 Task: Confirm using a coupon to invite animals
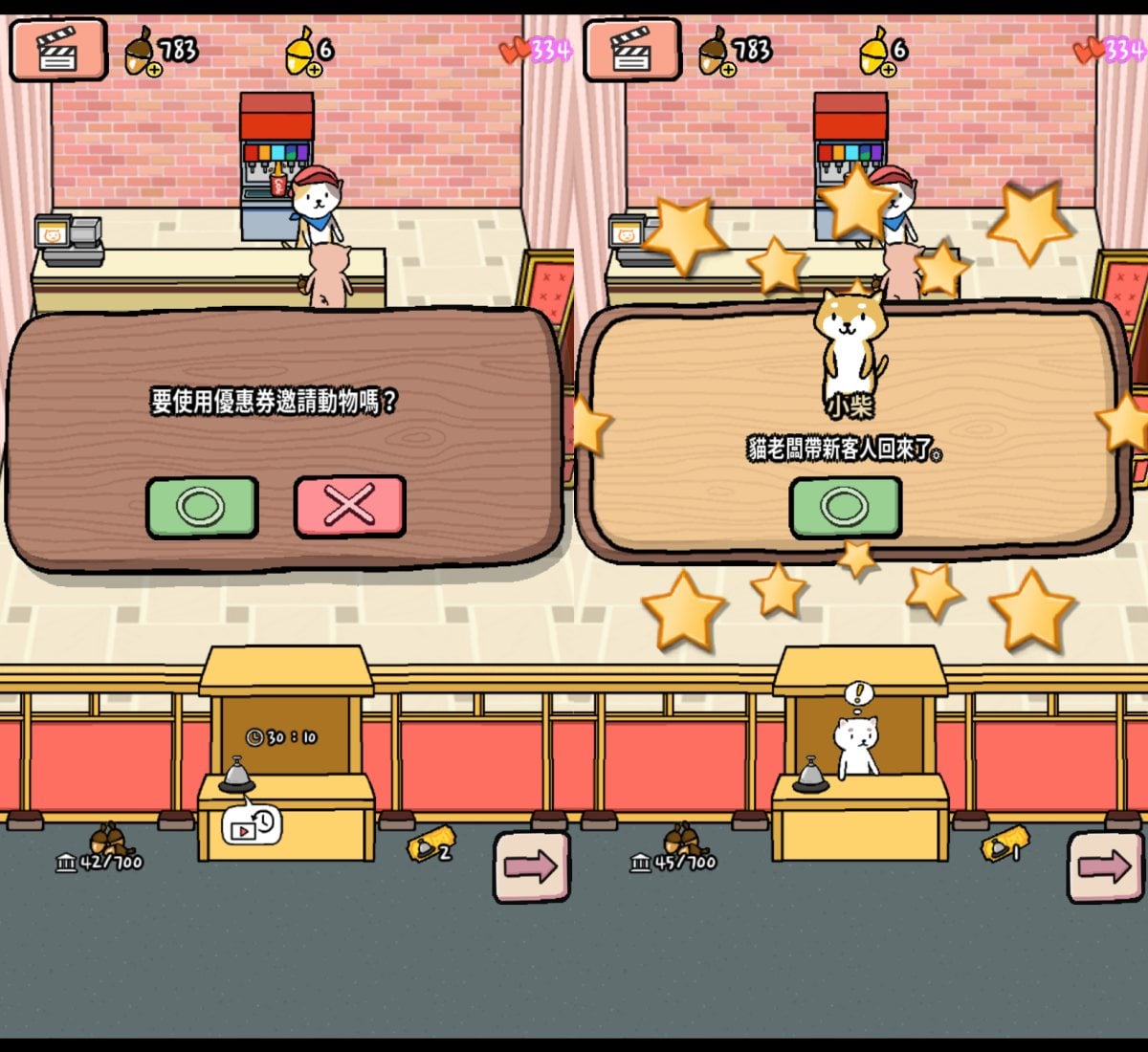(x=202, y=507)
